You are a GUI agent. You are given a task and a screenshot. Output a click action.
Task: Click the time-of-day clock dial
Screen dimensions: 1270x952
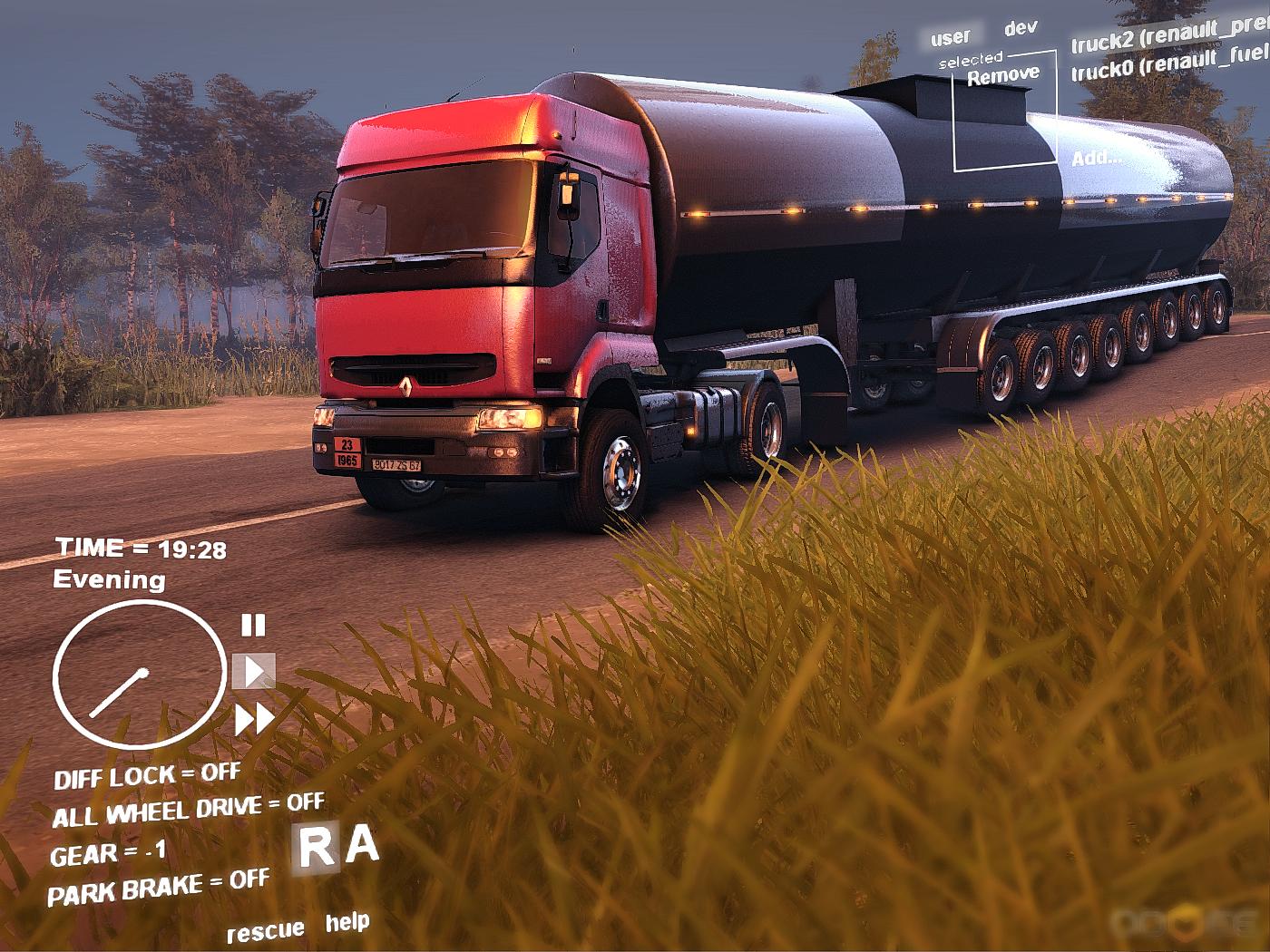(139, 676)
